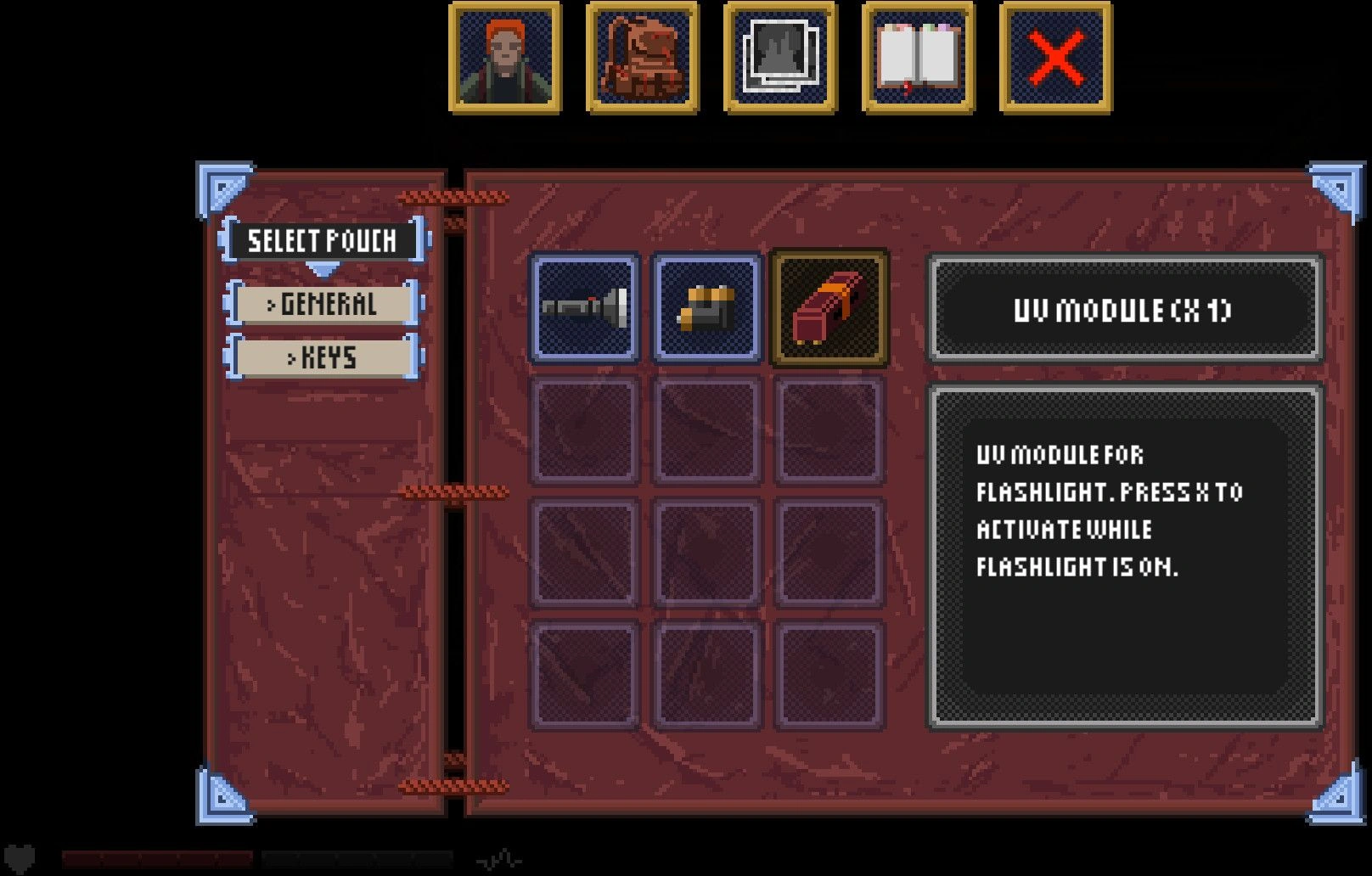Open the character portrait tab

click(505, 58)
